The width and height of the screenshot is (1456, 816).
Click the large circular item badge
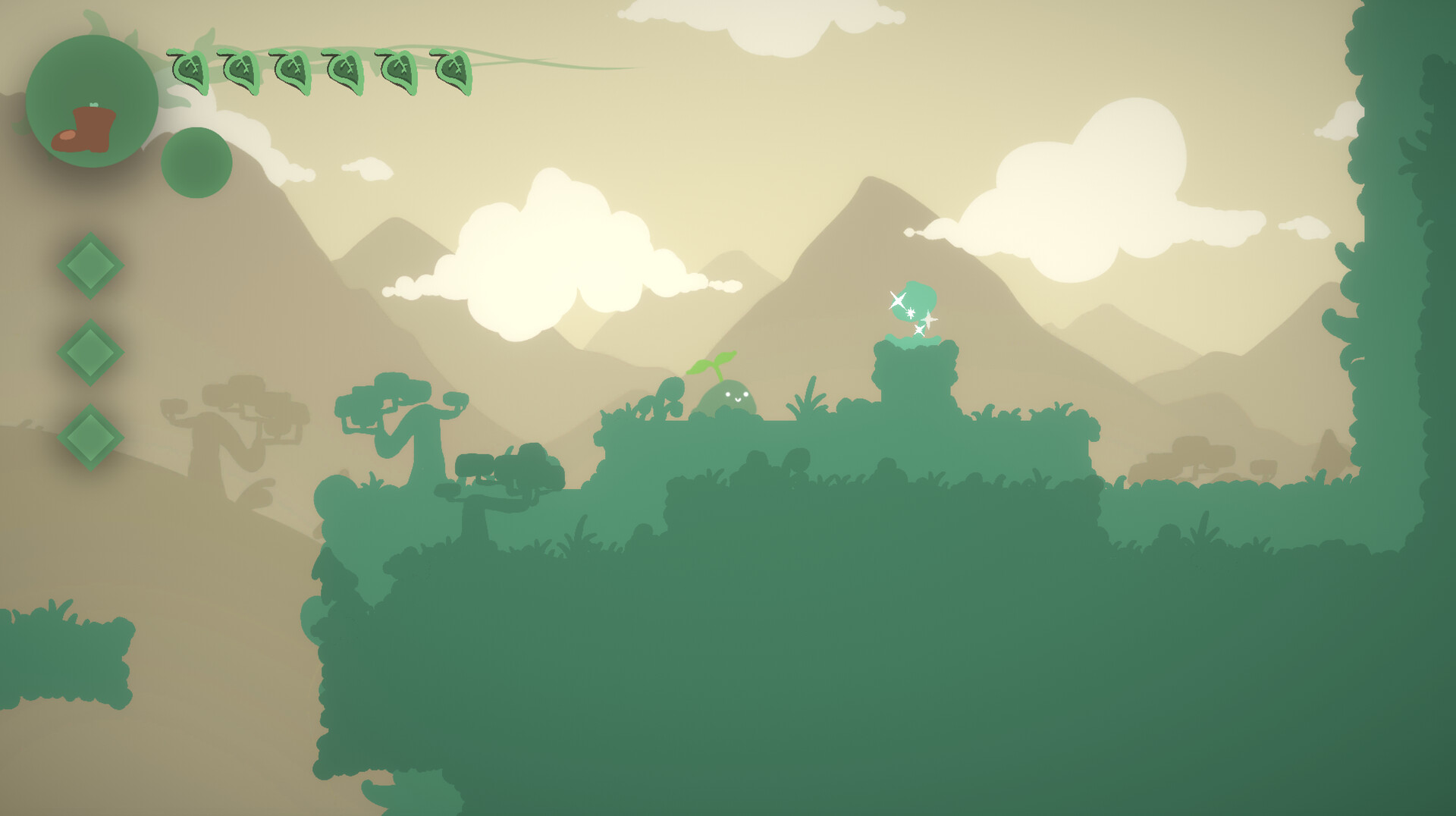(x=93, y=102)
